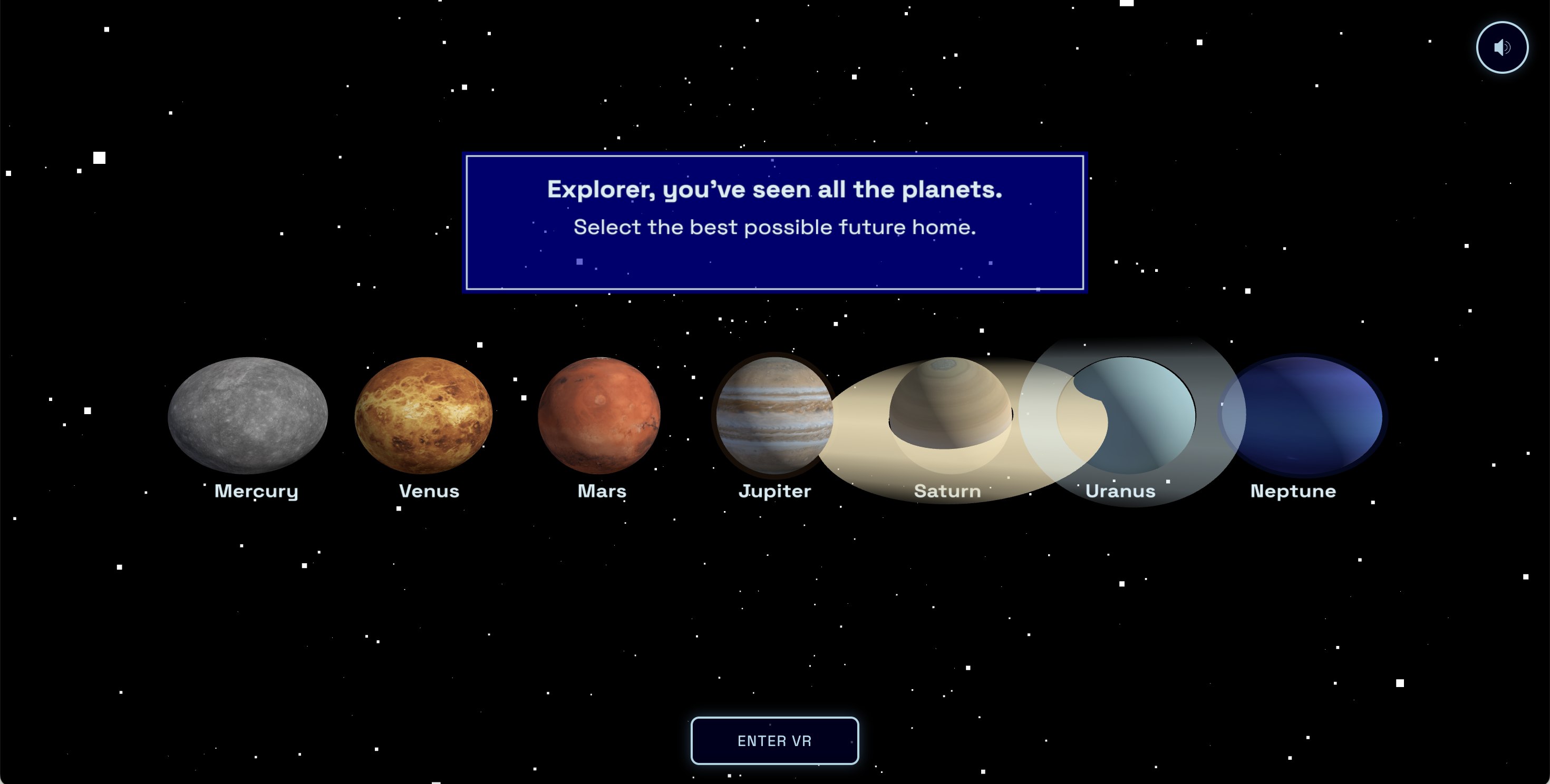The height and width of the screenshot is (784, 1550).
Task: Pick Neptune as the future home
Action: (x=1303, y=415)
